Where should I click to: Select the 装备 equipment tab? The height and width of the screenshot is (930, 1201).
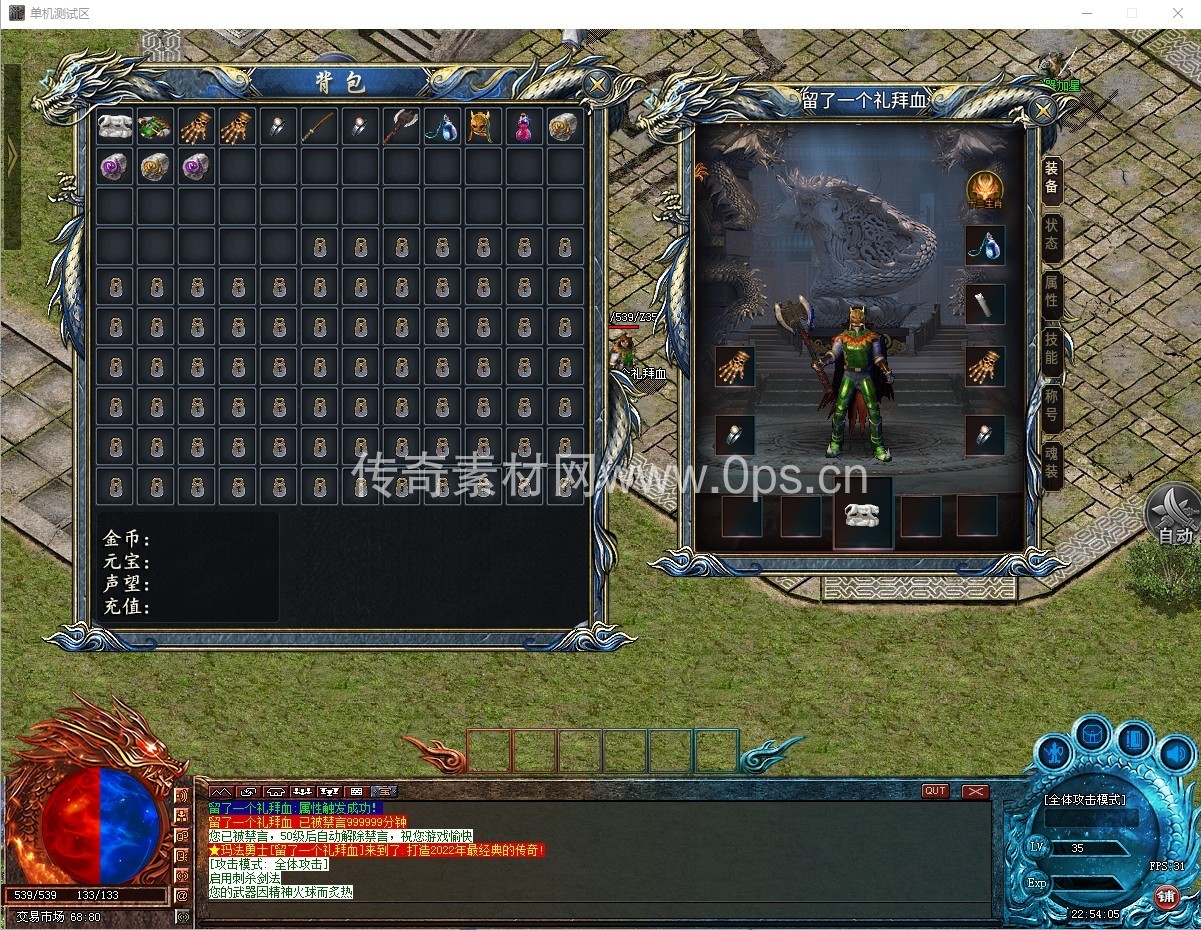(1051, 180)
